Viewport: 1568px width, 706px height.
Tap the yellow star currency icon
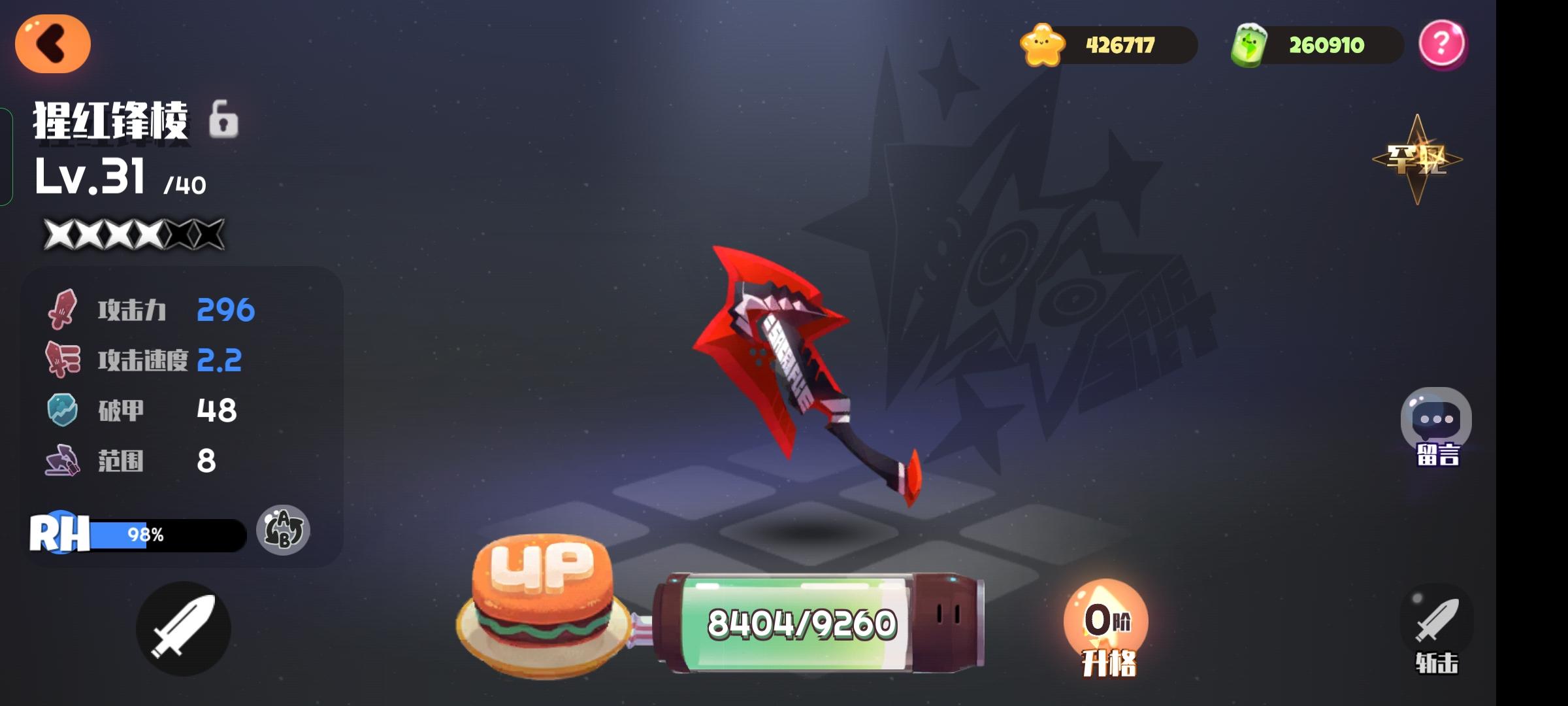click(1043, 44)
